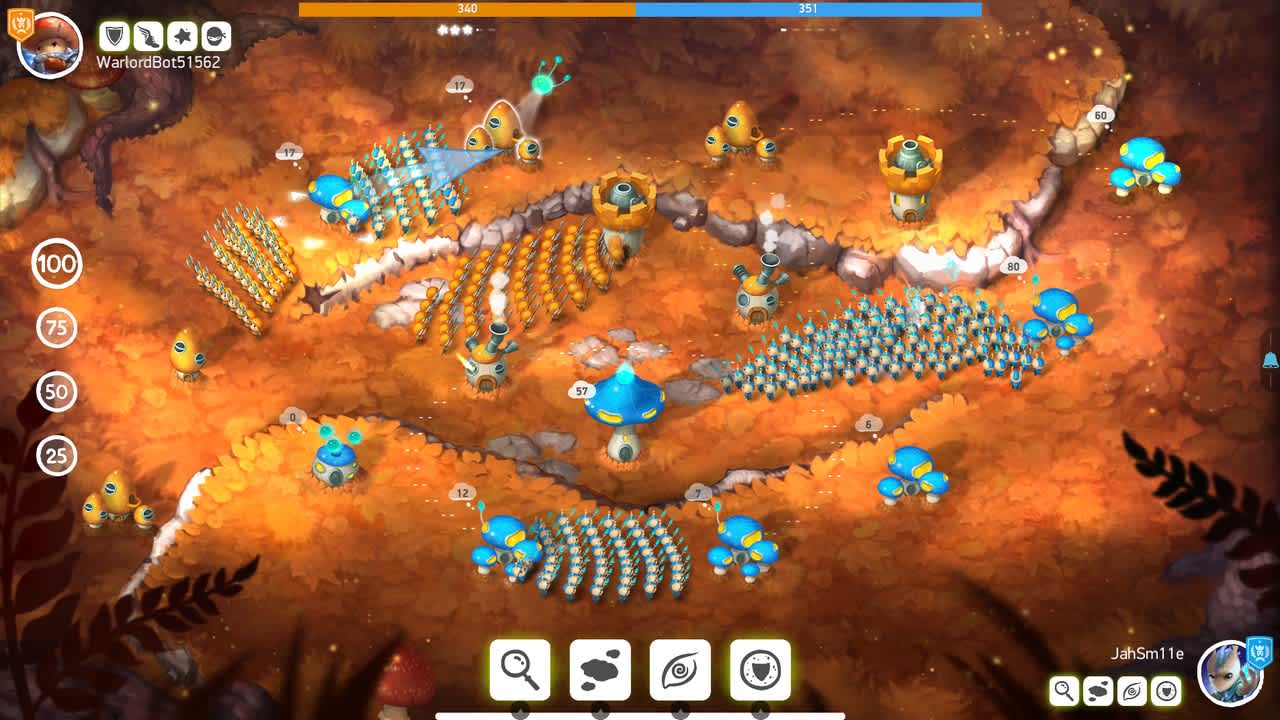Select the 100 percent troop toggle

coord(57,266)
